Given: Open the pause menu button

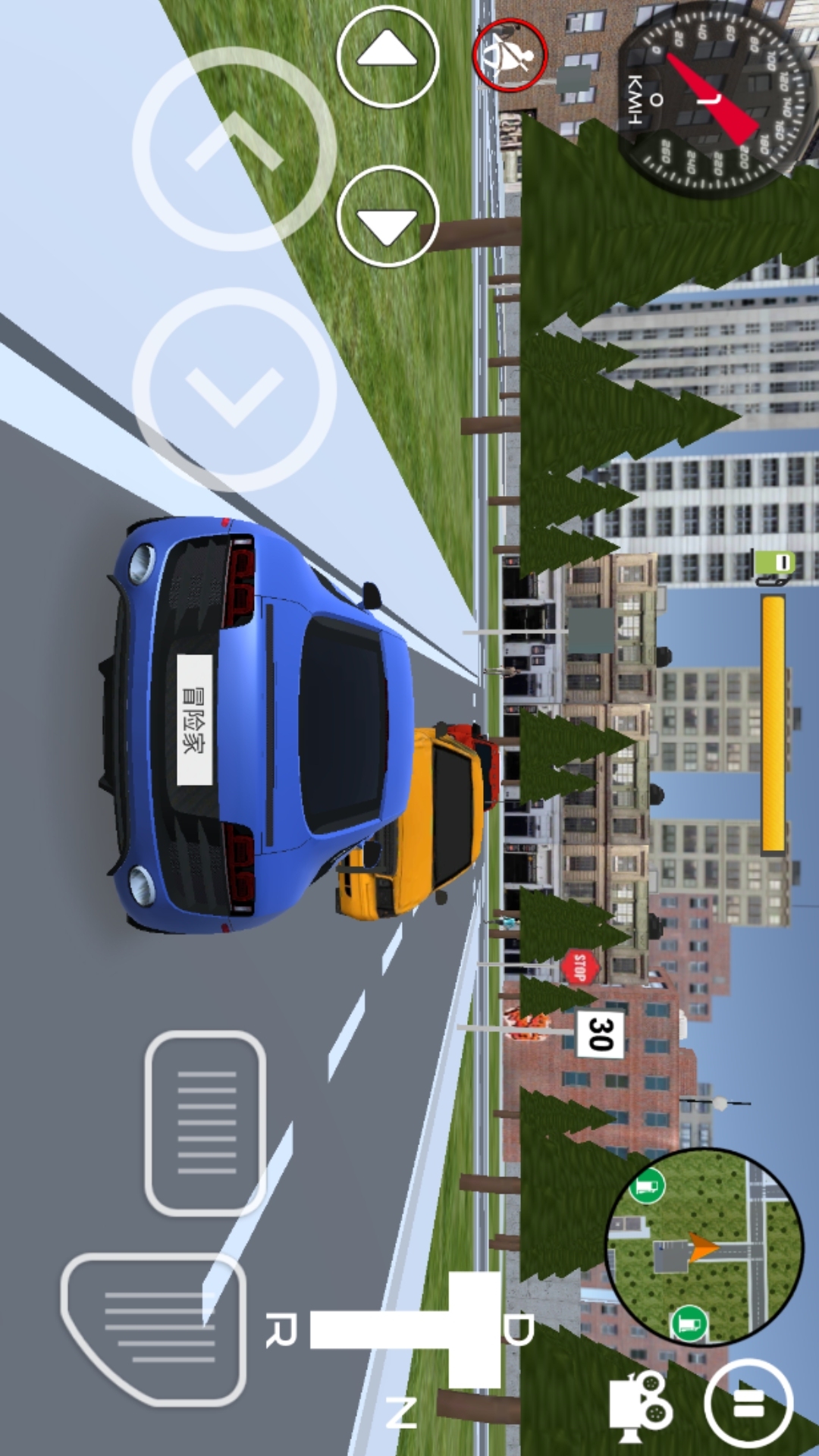Looking at the screenshot, I should pos(748,1403).
